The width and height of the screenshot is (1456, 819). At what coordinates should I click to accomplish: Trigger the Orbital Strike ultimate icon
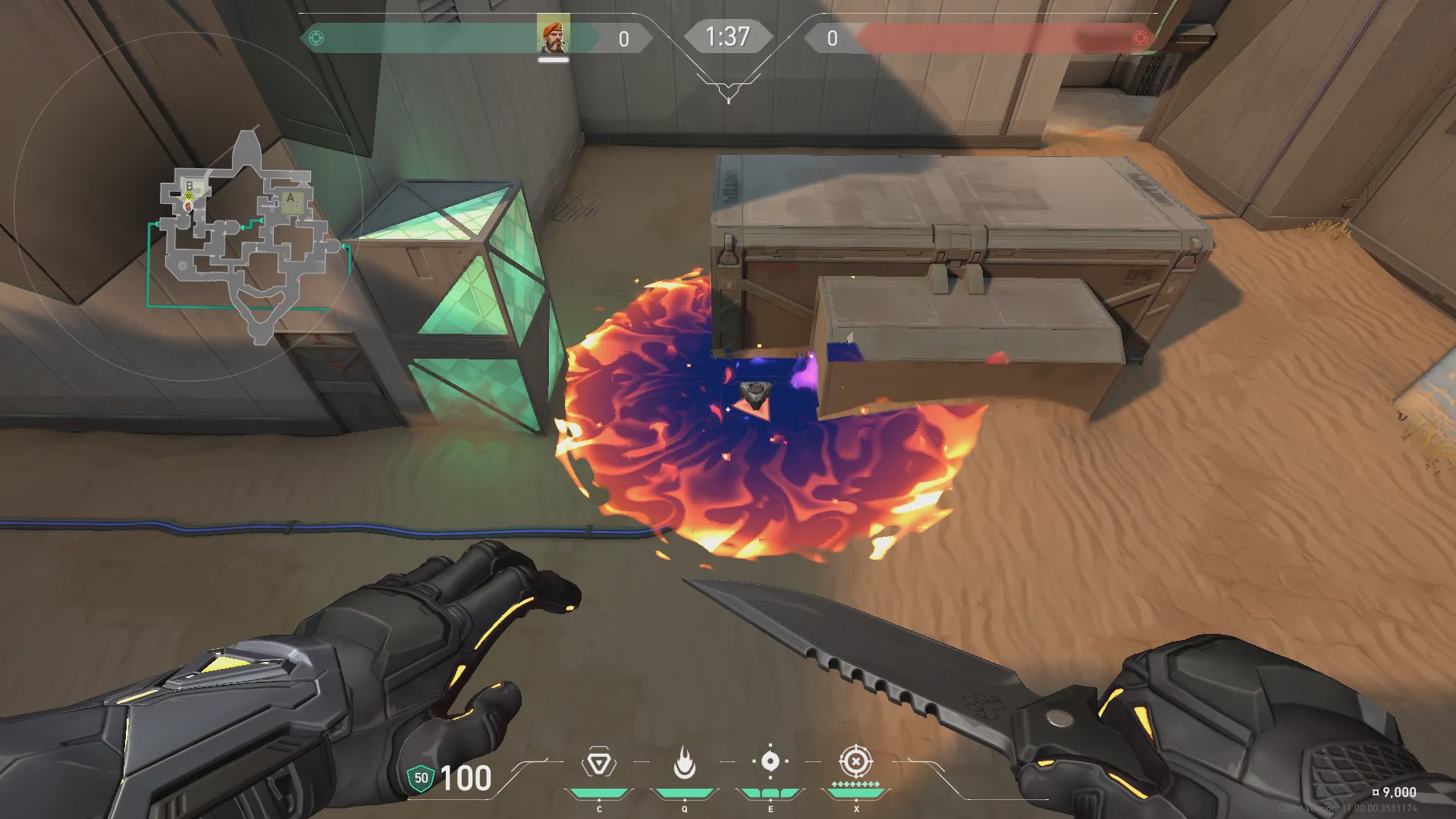[855, 761]
